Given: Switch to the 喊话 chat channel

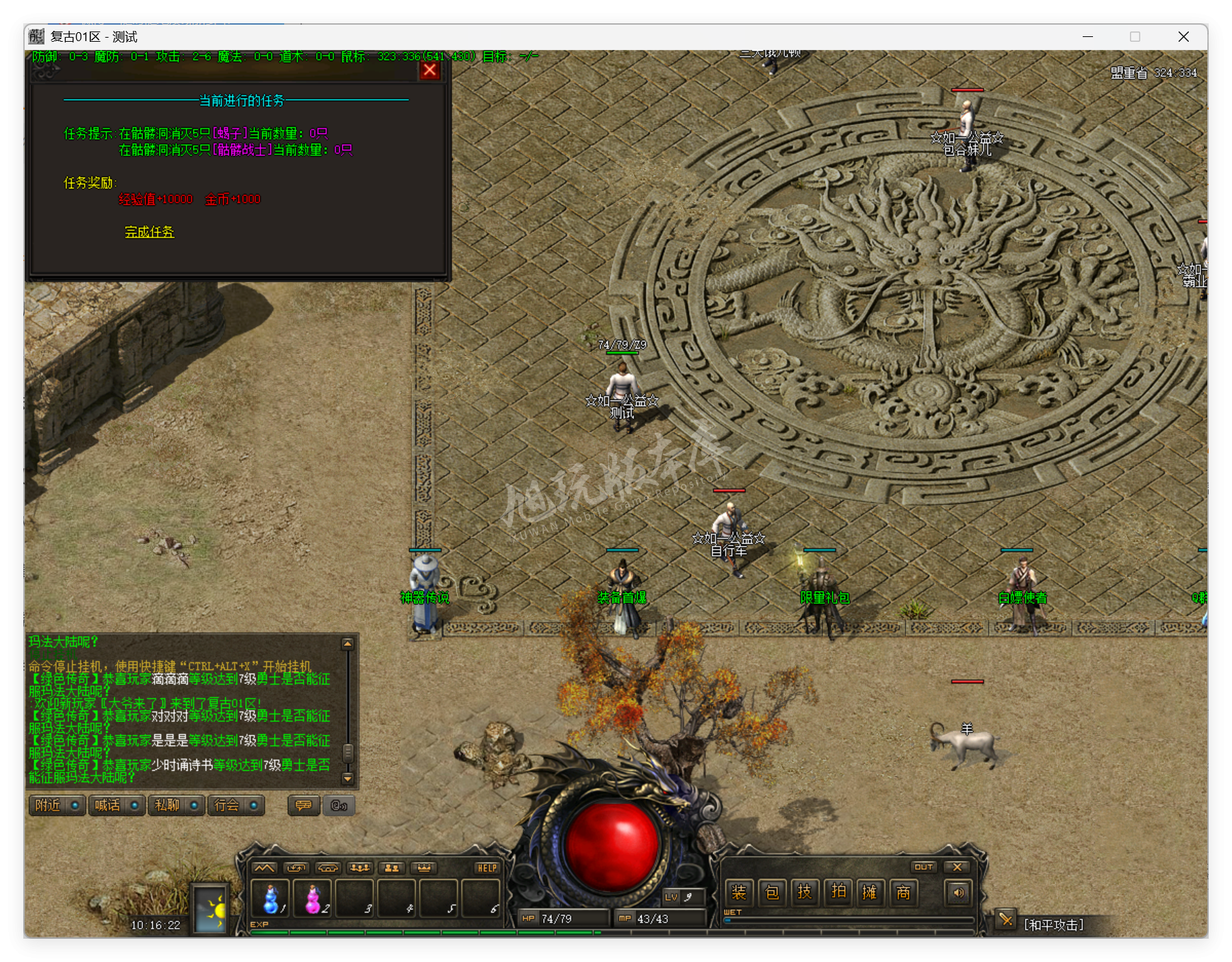Looking at the screenshot, I should pyautogui.click(x=108, y=805).
